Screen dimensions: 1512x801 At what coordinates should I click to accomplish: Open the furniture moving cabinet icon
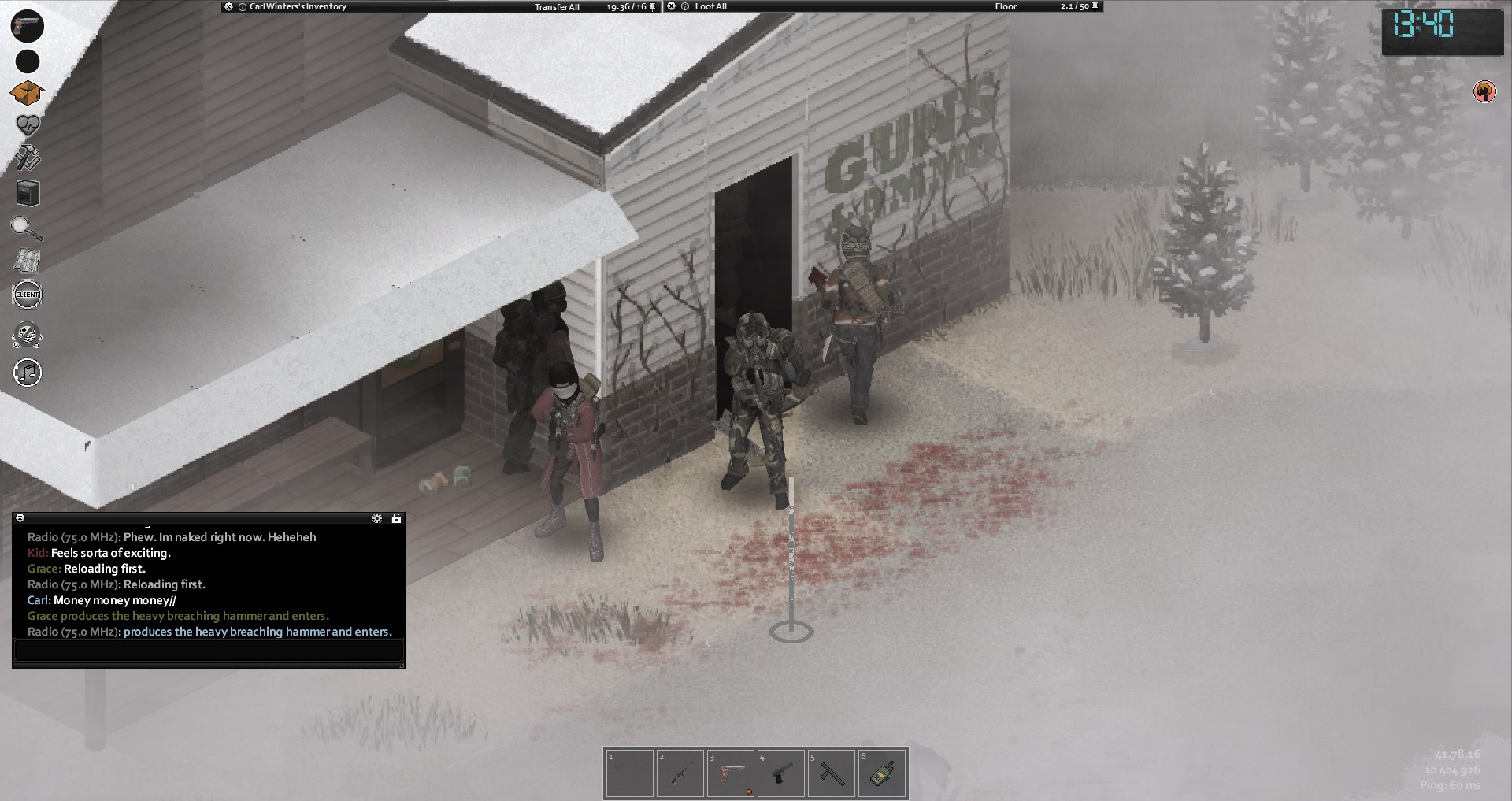28,193
